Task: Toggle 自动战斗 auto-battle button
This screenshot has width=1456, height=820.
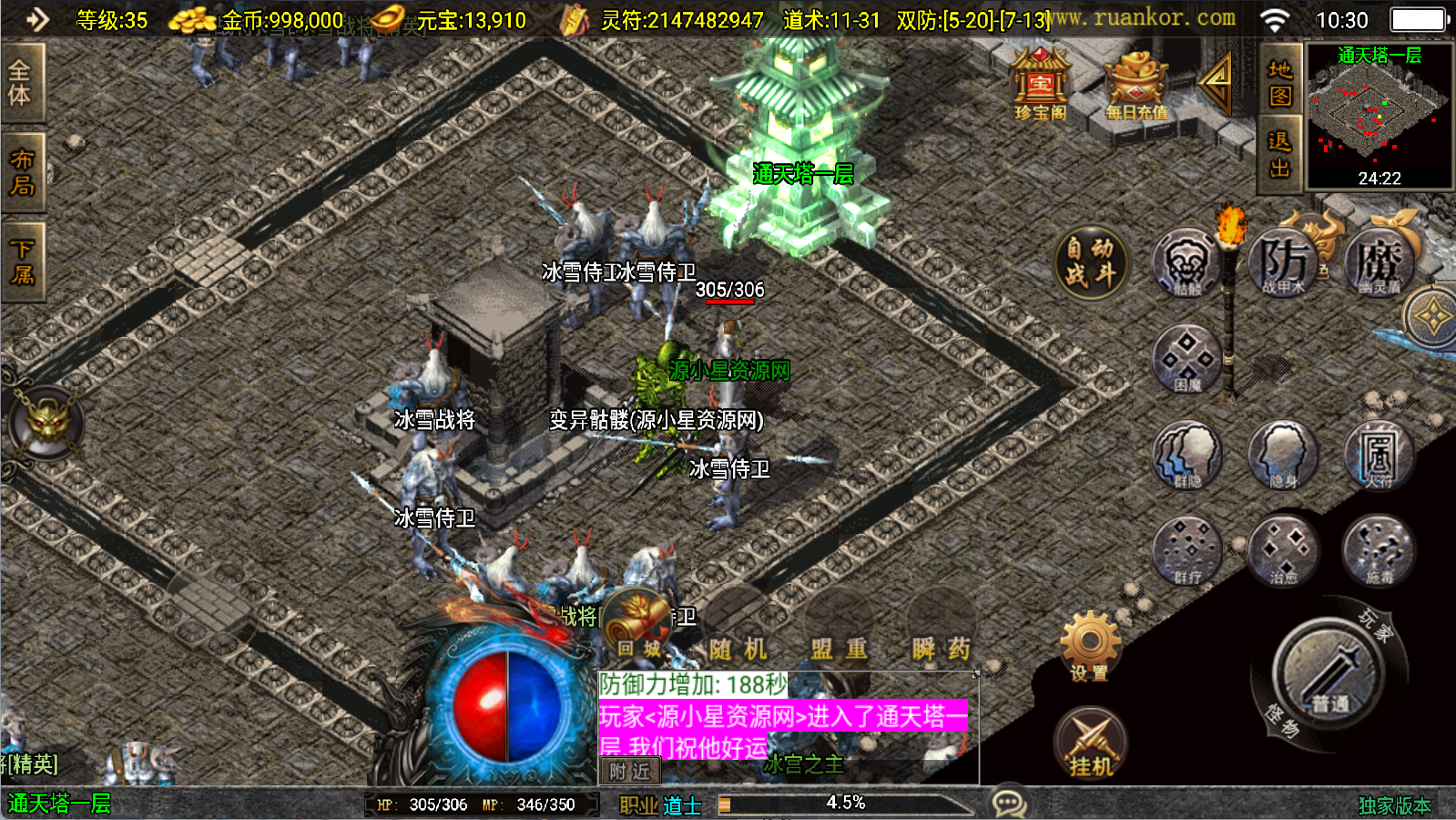Action: [x=1091, y=262]
